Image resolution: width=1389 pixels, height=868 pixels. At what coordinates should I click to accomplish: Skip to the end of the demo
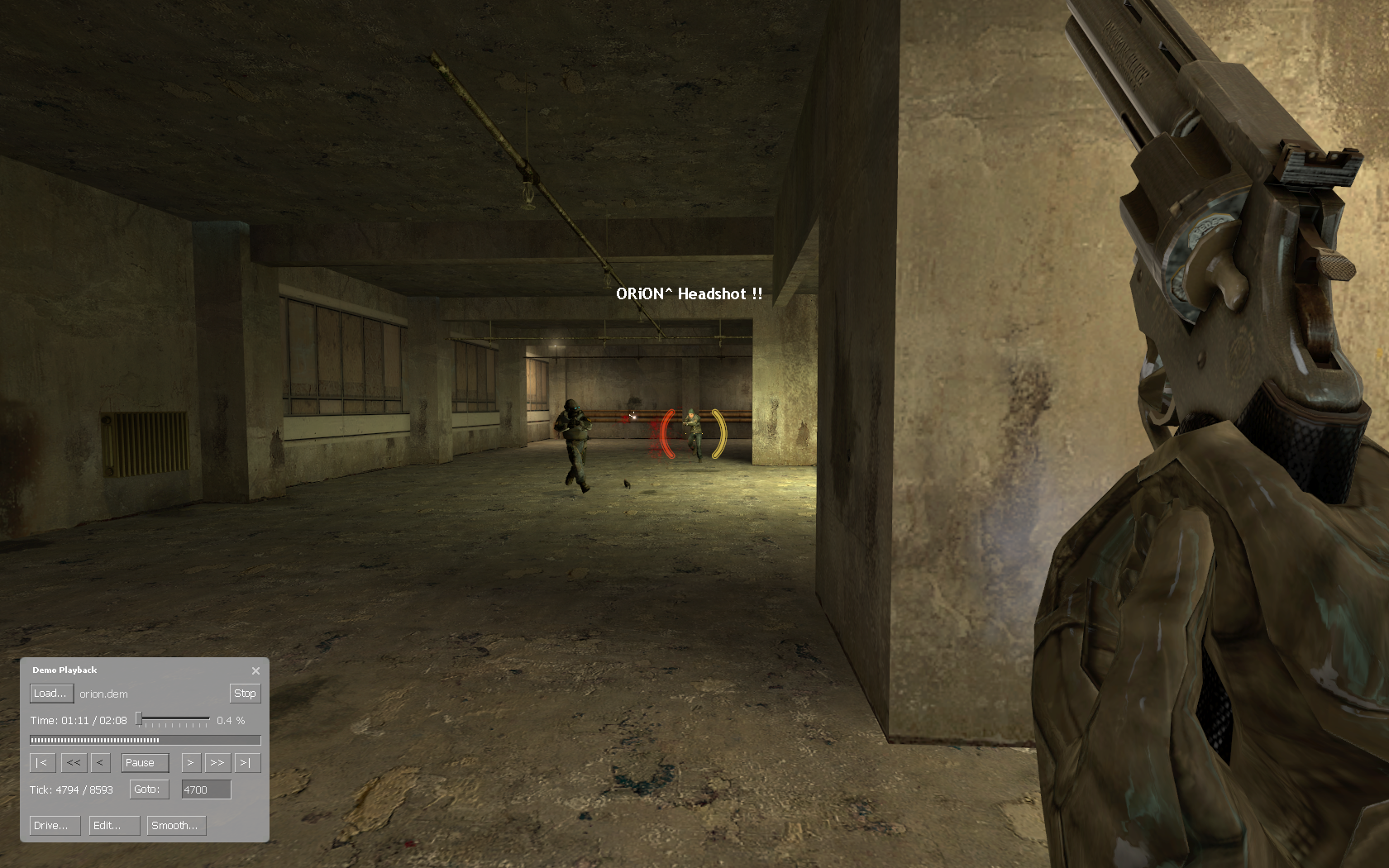coord(246,763)
